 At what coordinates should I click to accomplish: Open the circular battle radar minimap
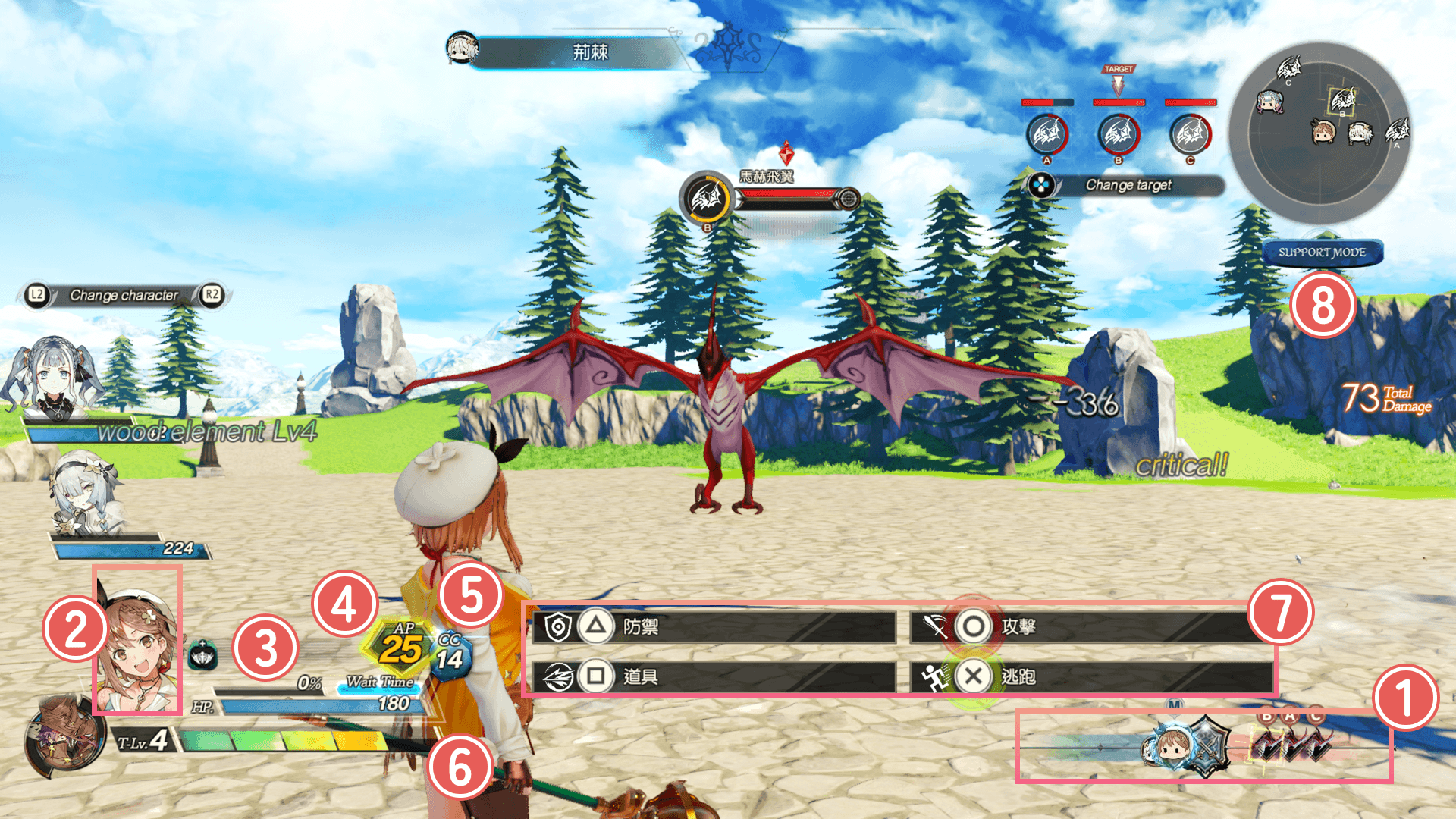pyautogui.click(x=1319, y=133)
